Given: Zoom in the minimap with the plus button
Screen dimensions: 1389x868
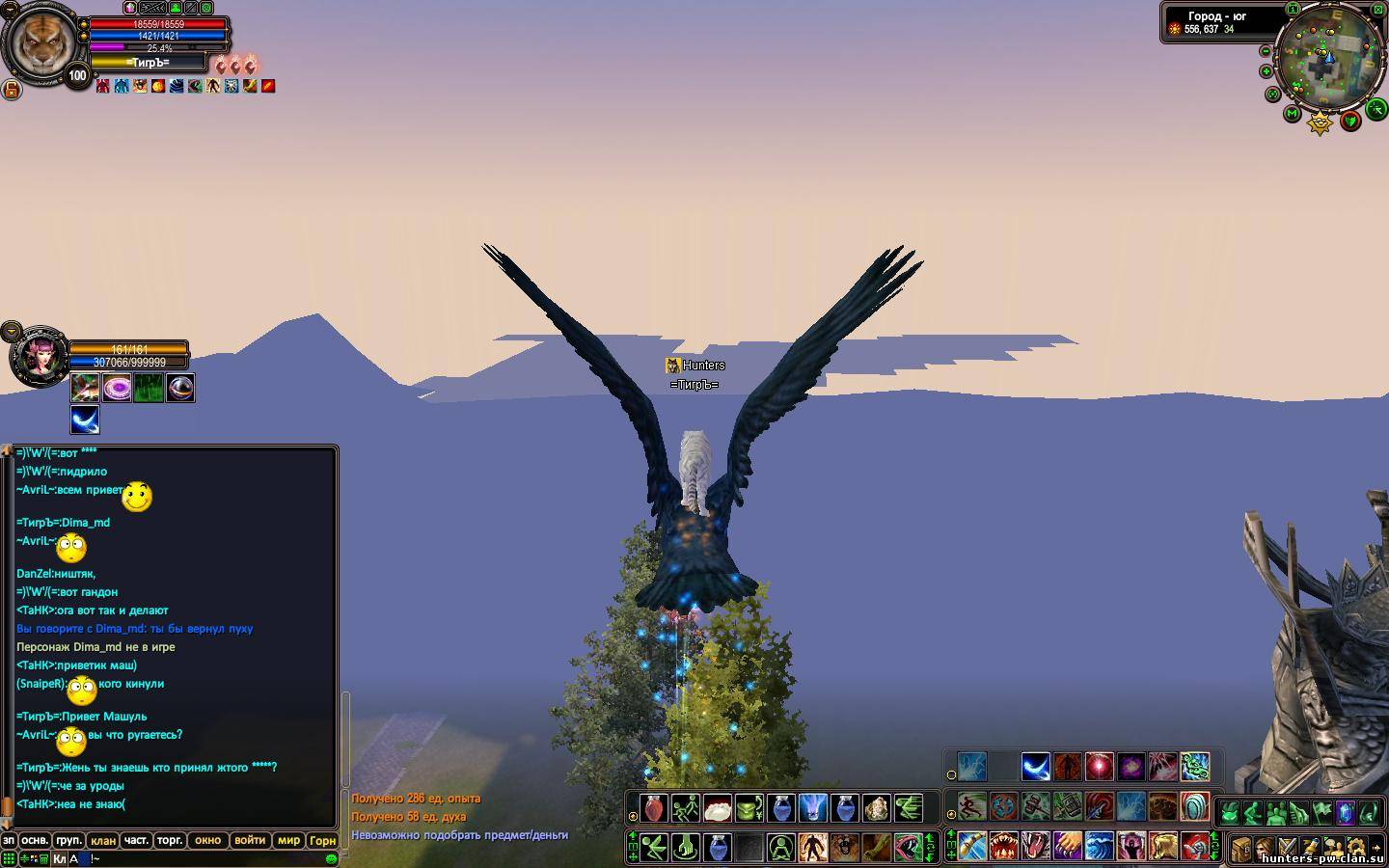Looking at the screenshot, I should click(x=1266, y=71).
